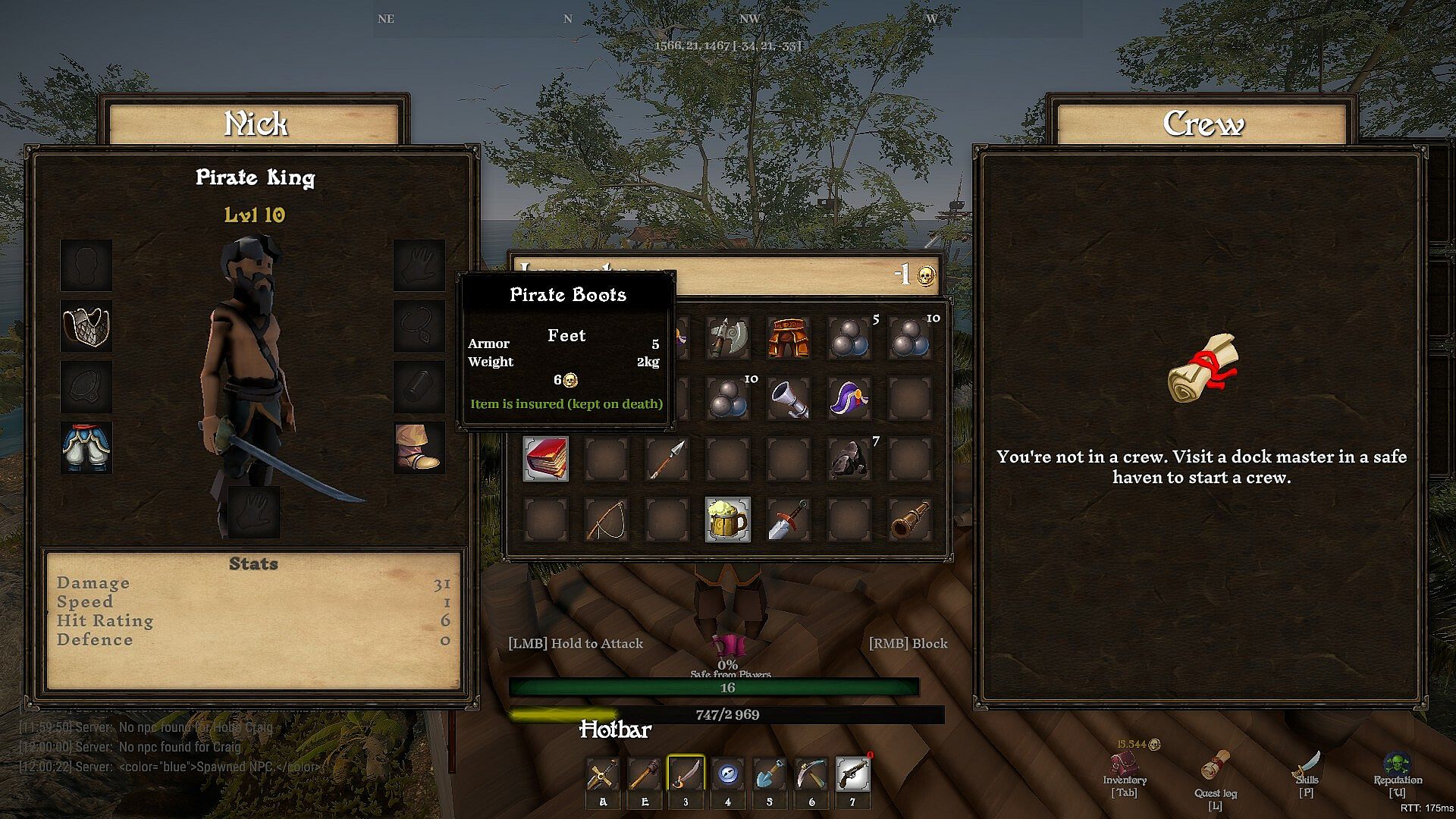This screenshot has width=1456, height=819.
Task: Use the beer mug item
Action: (728, 519)
